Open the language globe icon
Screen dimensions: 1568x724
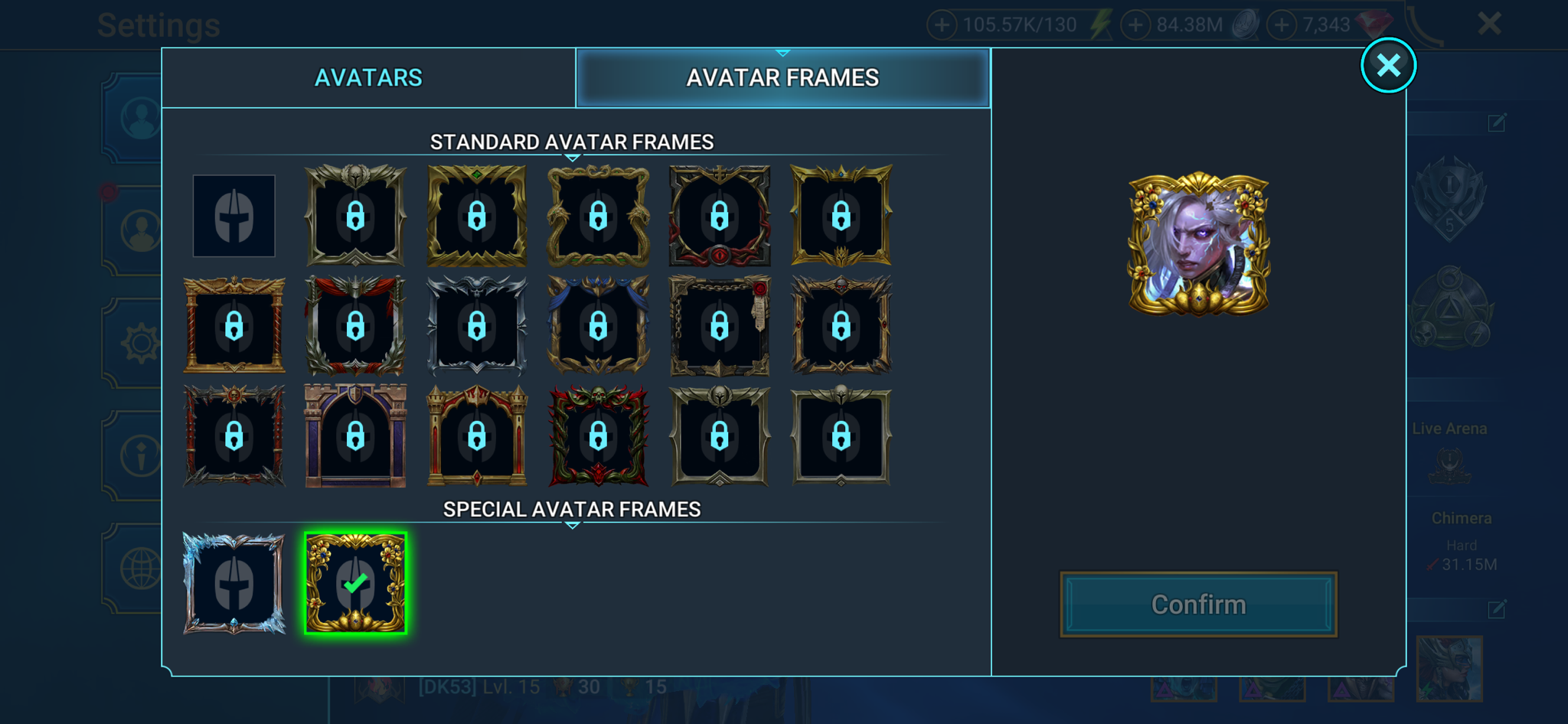pos(141,566)
